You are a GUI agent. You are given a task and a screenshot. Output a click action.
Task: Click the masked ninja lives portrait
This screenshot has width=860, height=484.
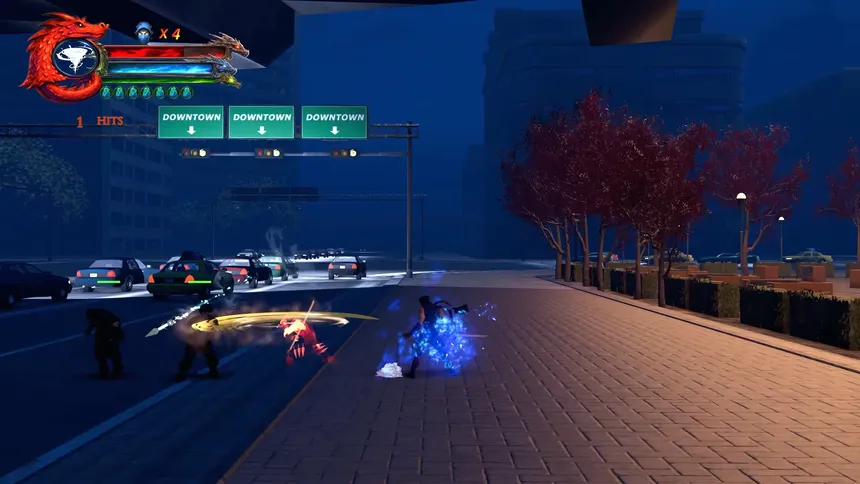tap(143, 33)
